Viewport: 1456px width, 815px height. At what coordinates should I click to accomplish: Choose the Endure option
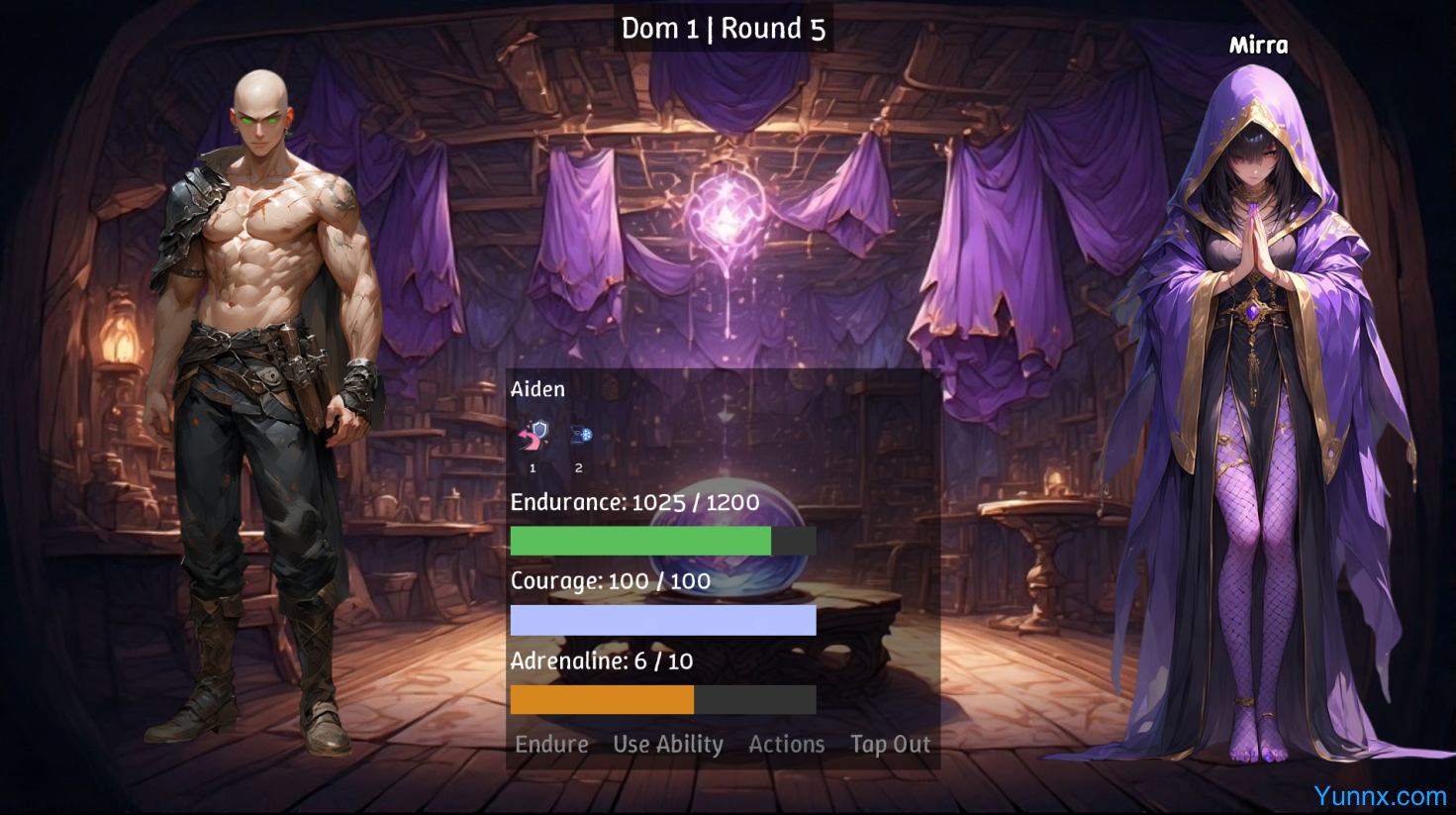(551, 744)
